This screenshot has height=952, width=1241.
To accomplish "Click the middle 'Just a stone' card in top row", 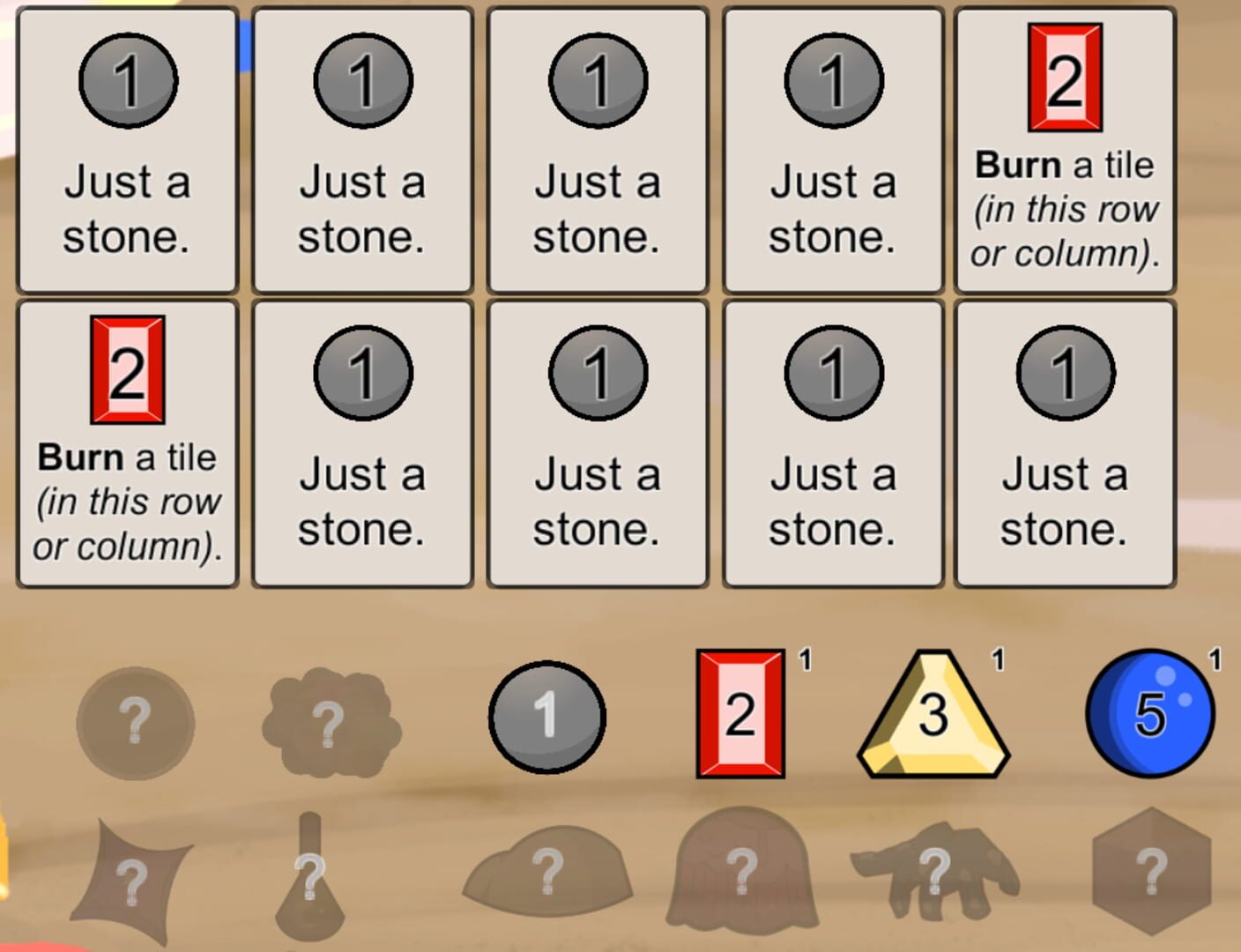I will click(x=597, y=150).
